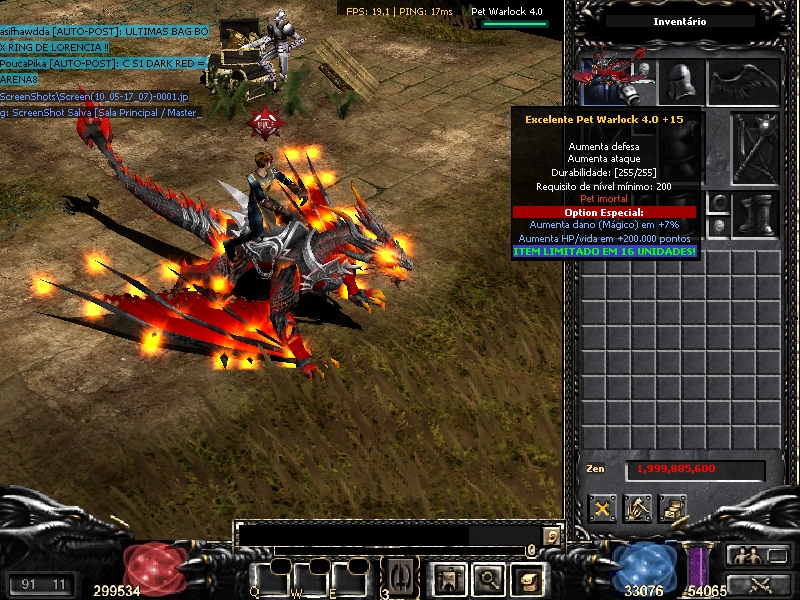The width and height of the screenshot is (800, 600).
Task: Select the current skill icon slot
Action: pos(400,577)
